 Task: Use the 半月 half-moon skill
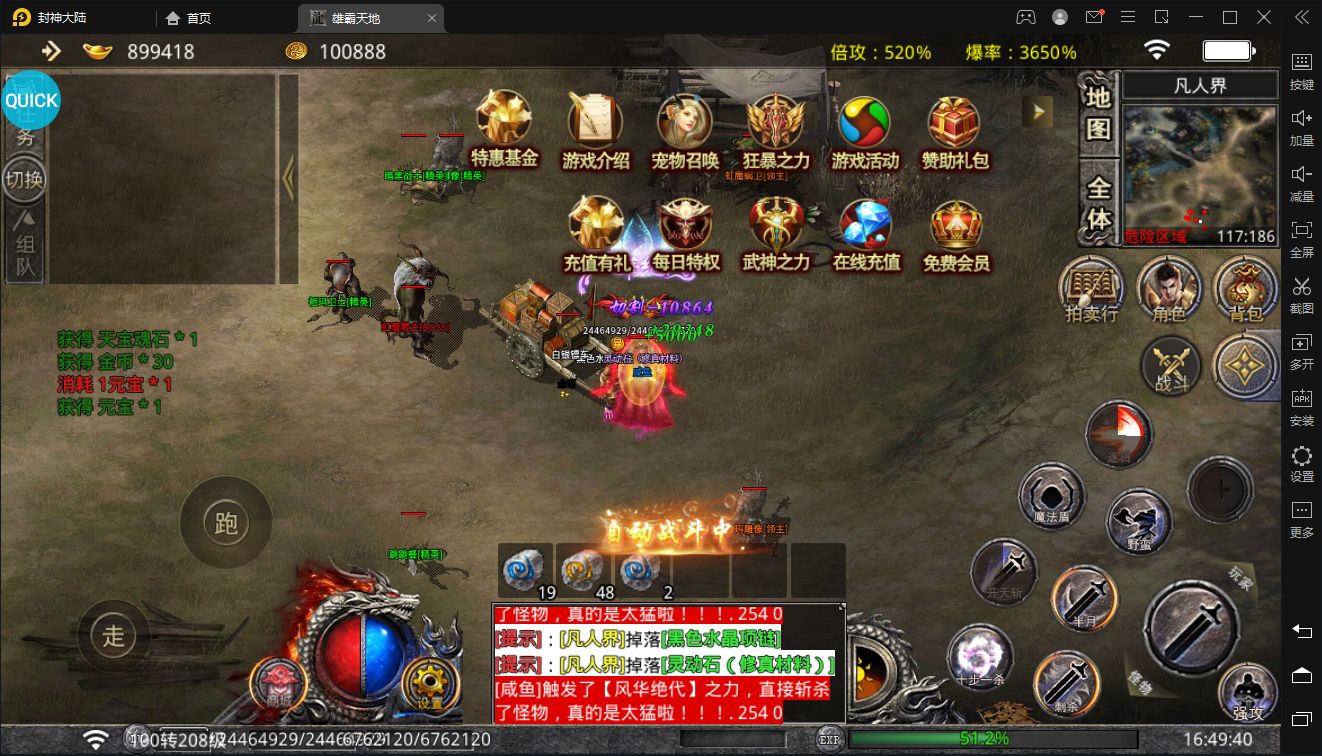pos(1084,599)
